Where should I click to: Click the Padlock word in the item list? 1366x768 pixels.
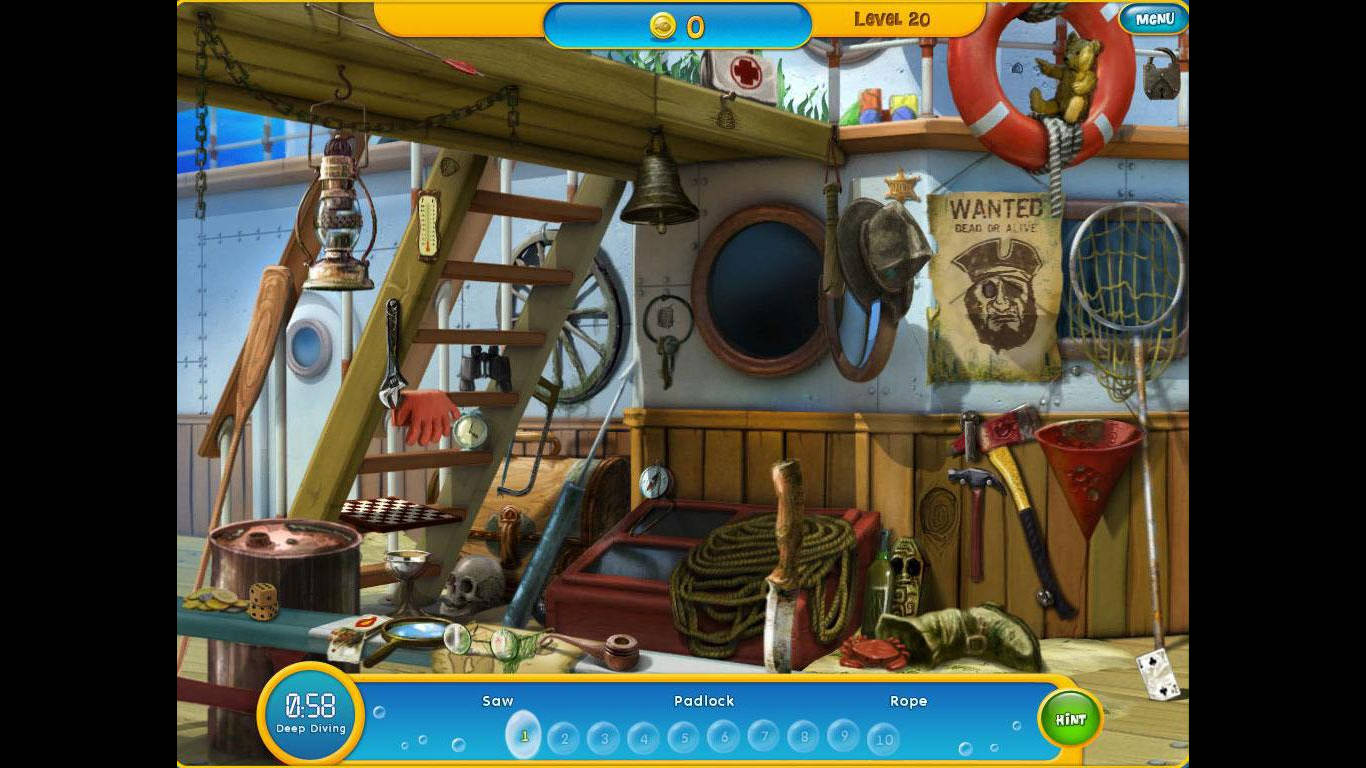705,701
